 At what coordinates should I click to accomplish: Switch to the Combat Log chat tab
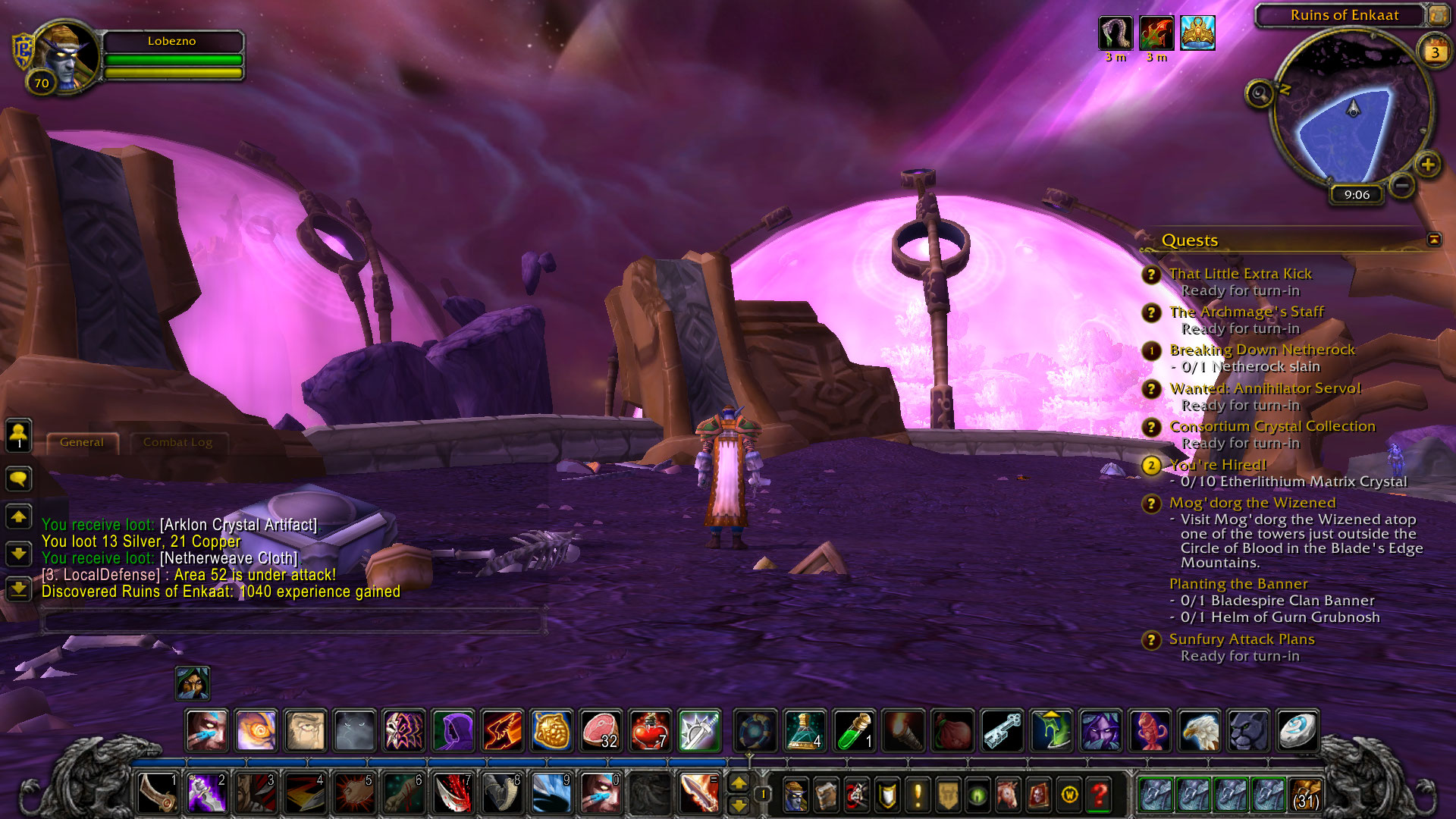(x=177, y=442)
